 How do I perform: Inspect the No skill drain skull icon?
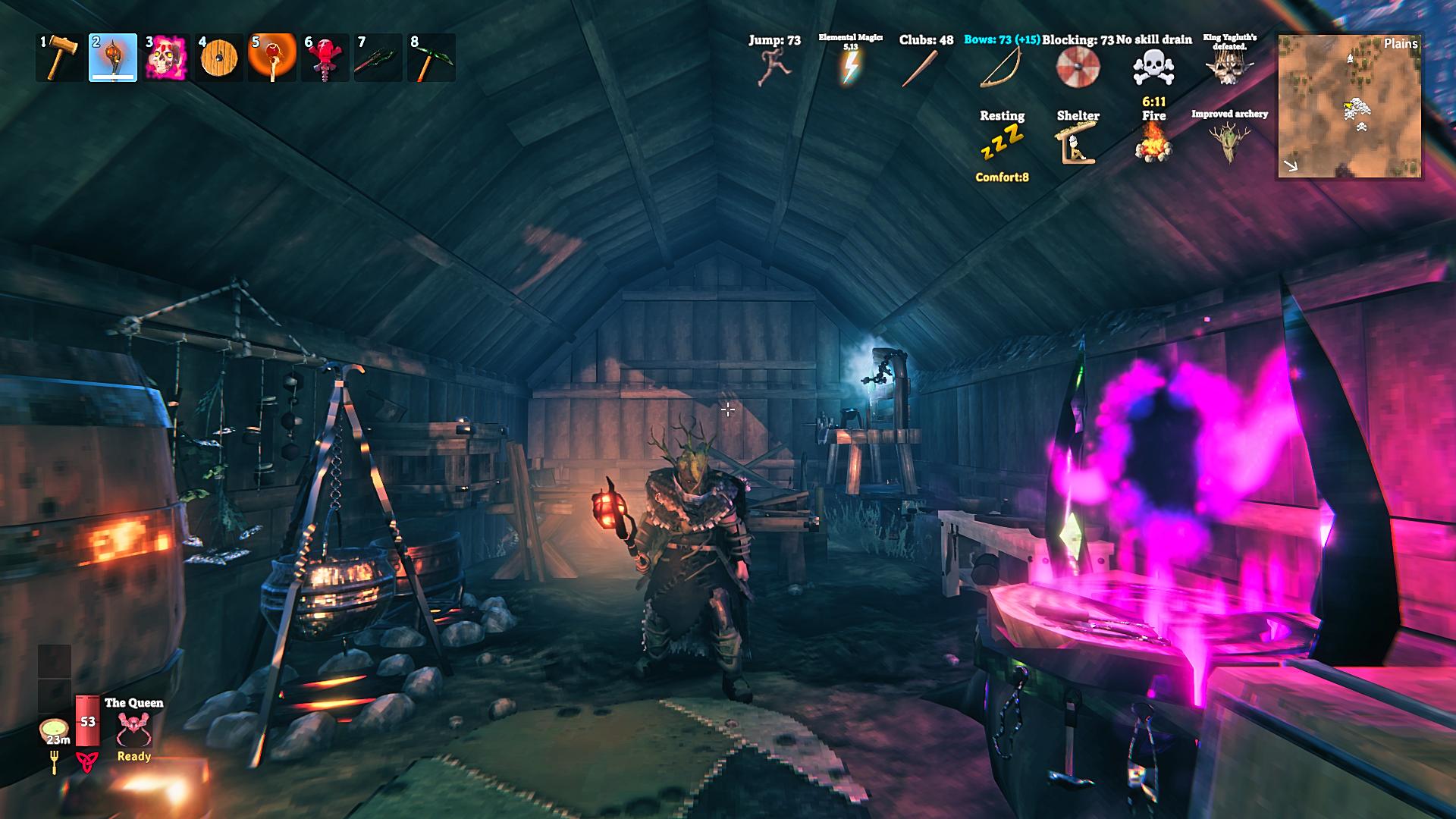coord(1153,68)
